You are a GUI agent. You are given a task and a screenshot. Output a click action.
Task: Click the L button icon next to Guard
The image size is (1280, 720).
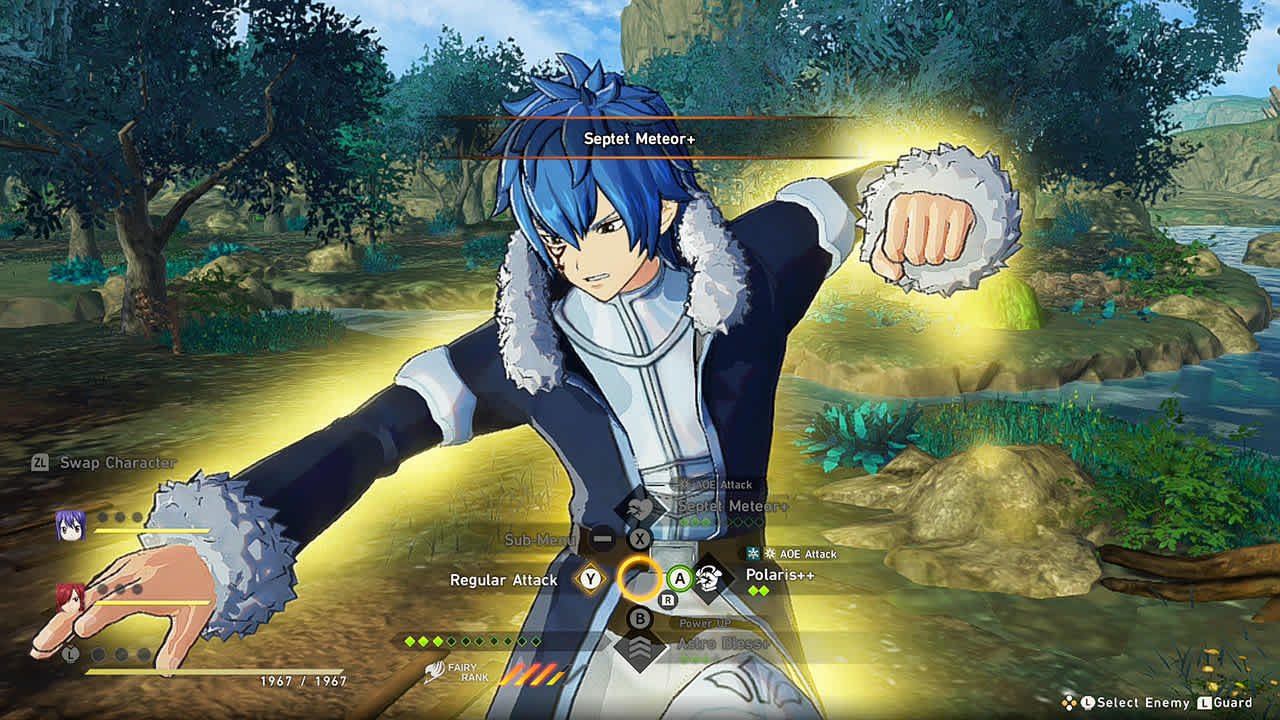(1204, 702)
